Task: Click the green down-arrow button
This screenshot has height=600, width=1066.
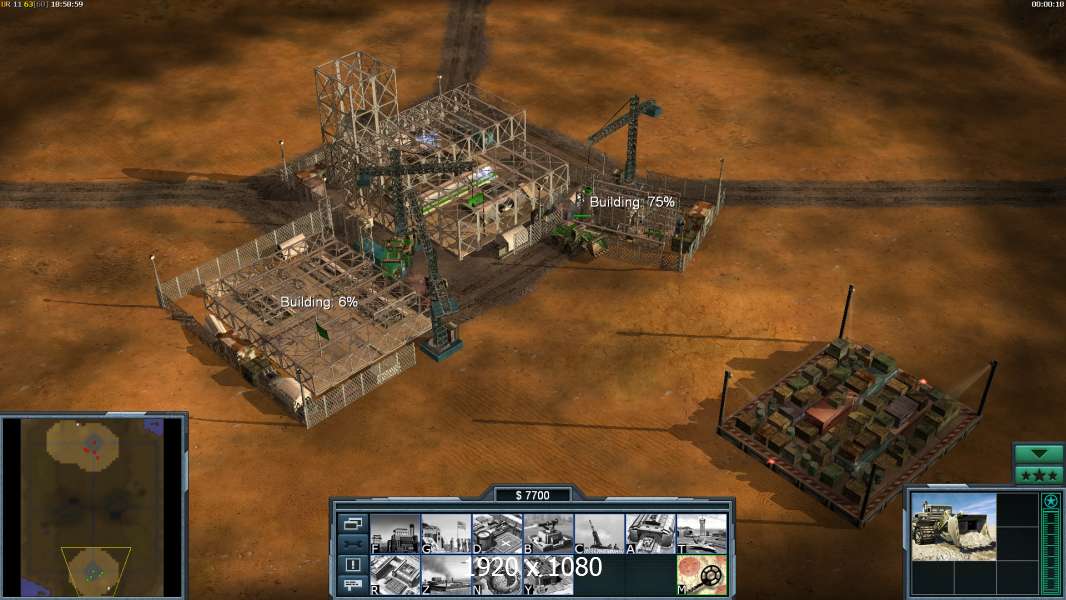Action: click(x=1038, y=454)
